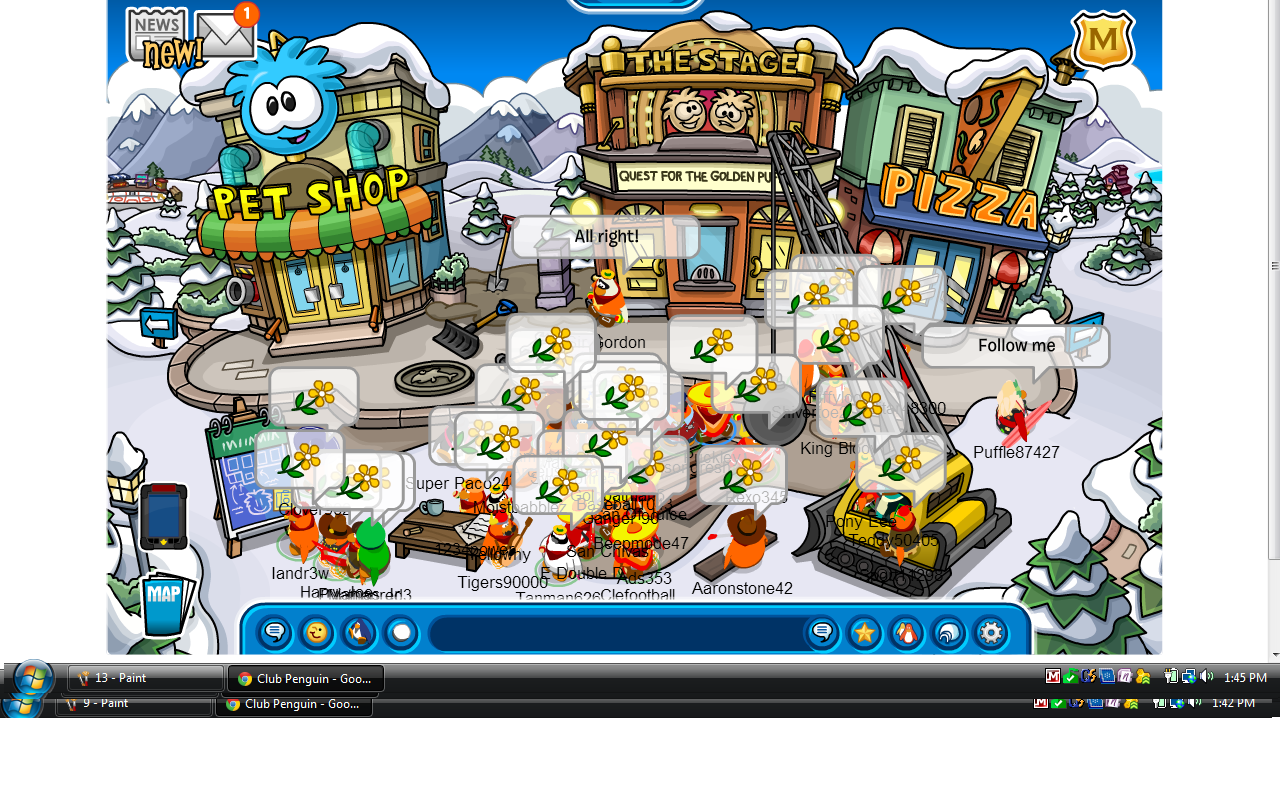Screen dimensions: 1280x800
Task: Go to your igloo with the igloo button
Action: tap(948, 633)
